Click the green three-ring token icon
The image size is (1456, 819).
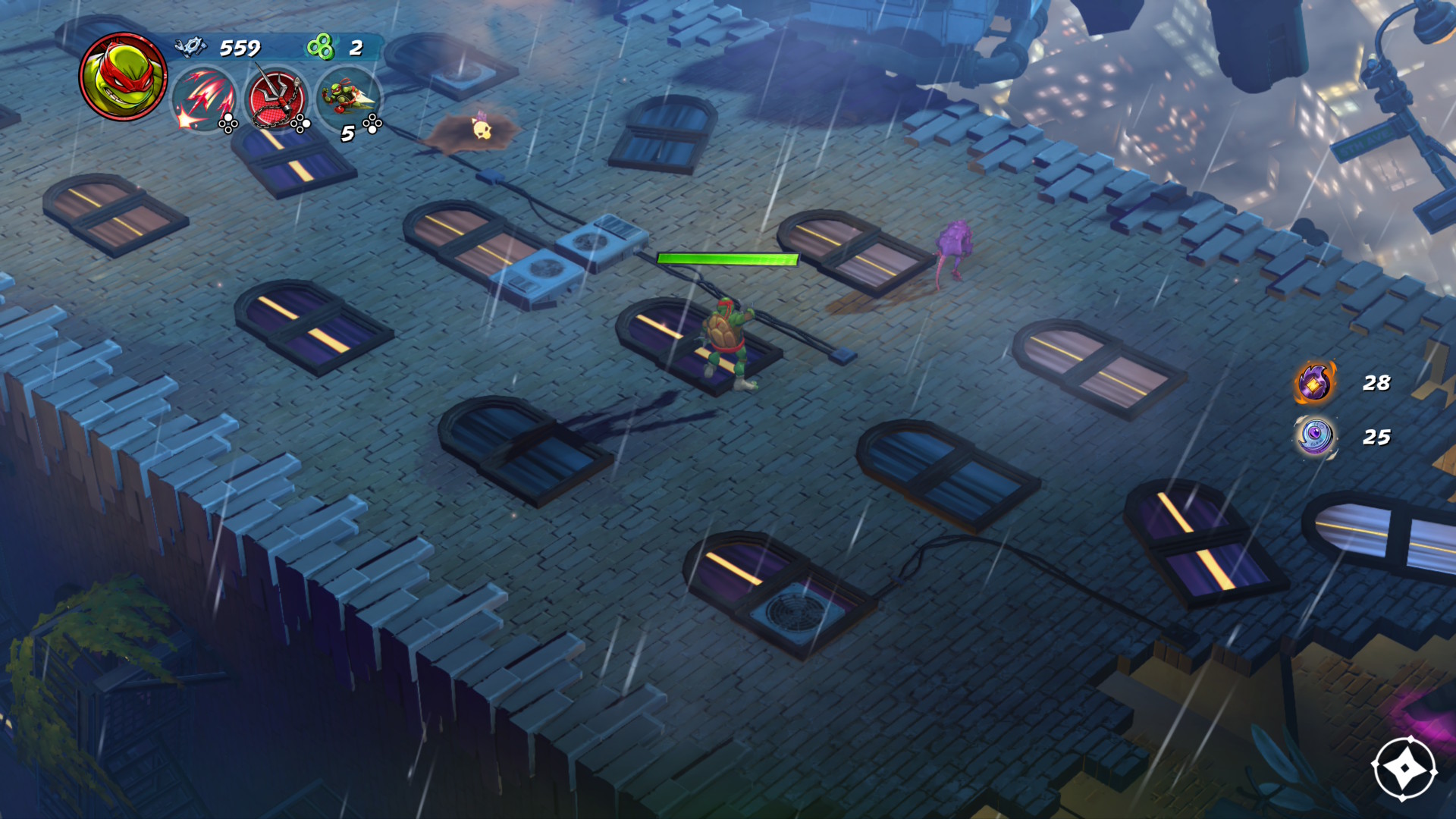click(x=320, y=47)
